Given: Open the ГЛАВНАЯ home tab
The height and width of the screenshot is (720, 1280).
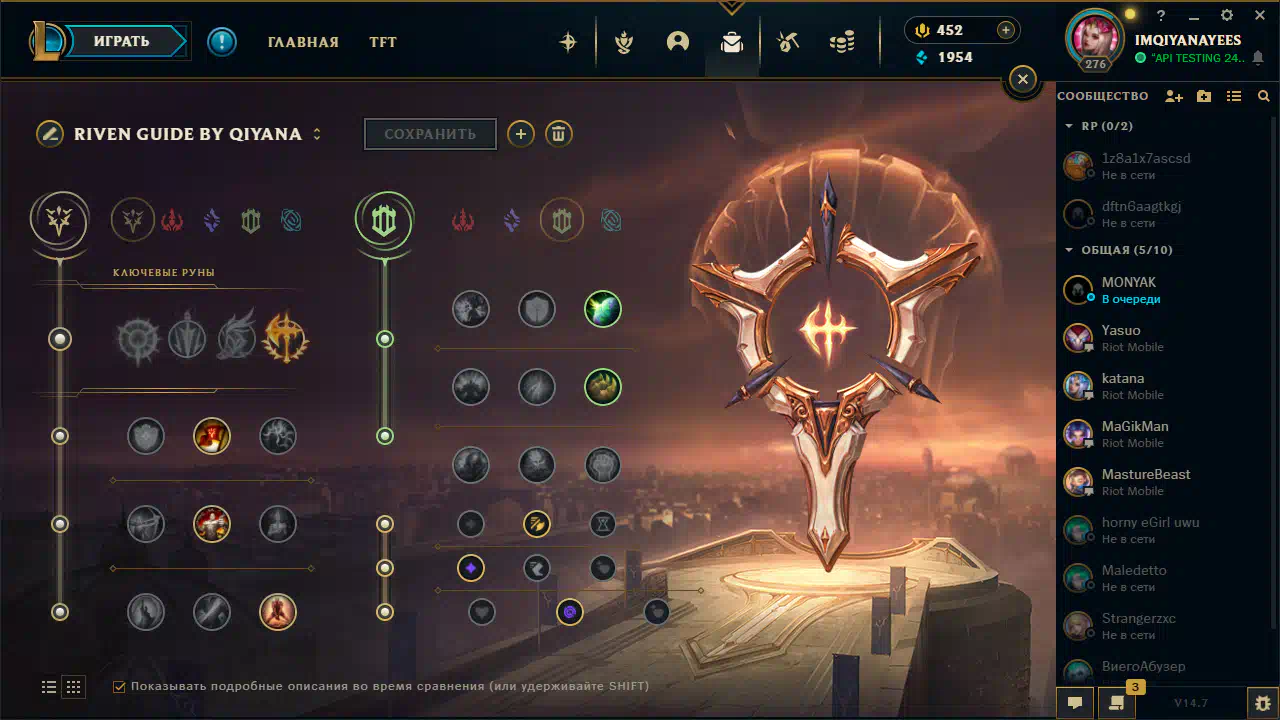Looking at the screenshot, I should click(x=303, y=42).
